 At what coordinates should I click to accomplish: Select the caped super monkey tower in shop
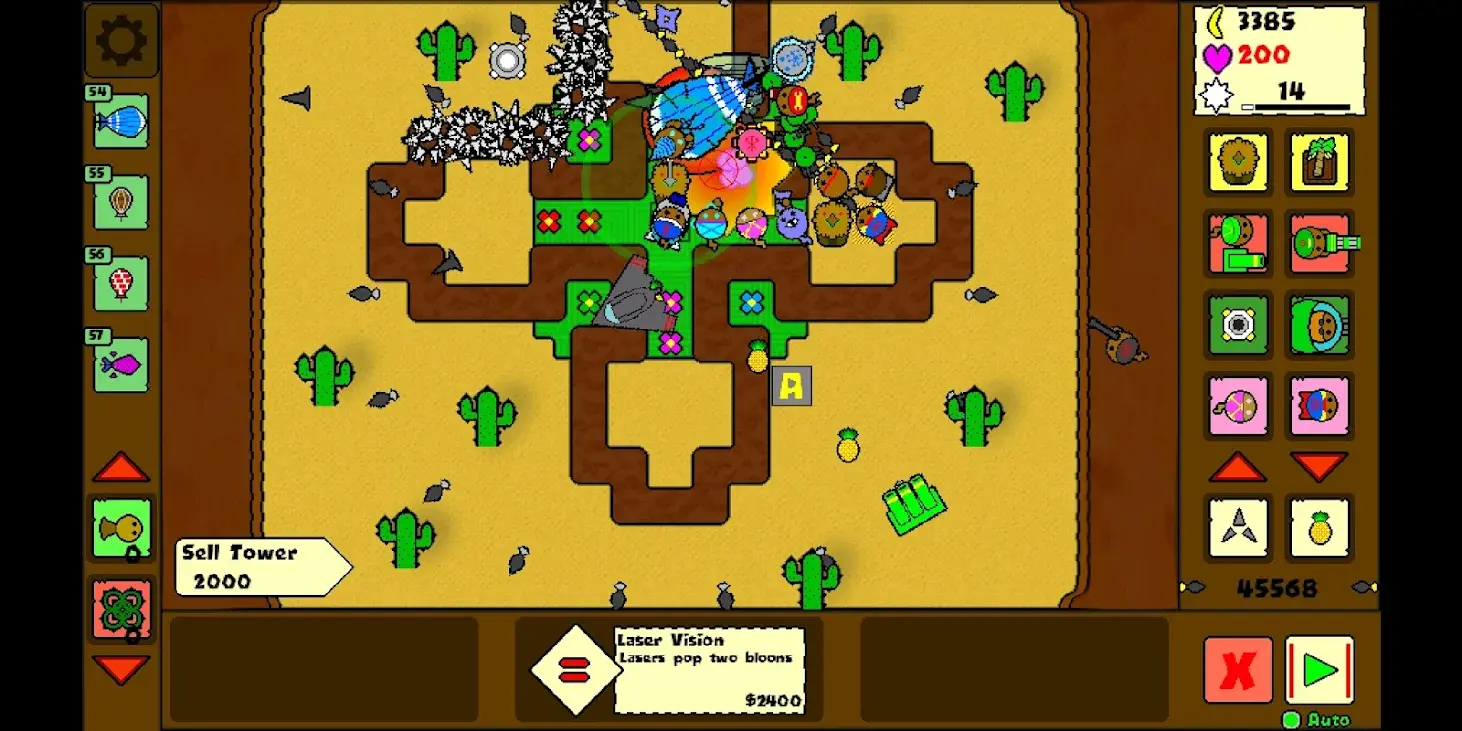pyautogui.click(x=1319, y=406)
